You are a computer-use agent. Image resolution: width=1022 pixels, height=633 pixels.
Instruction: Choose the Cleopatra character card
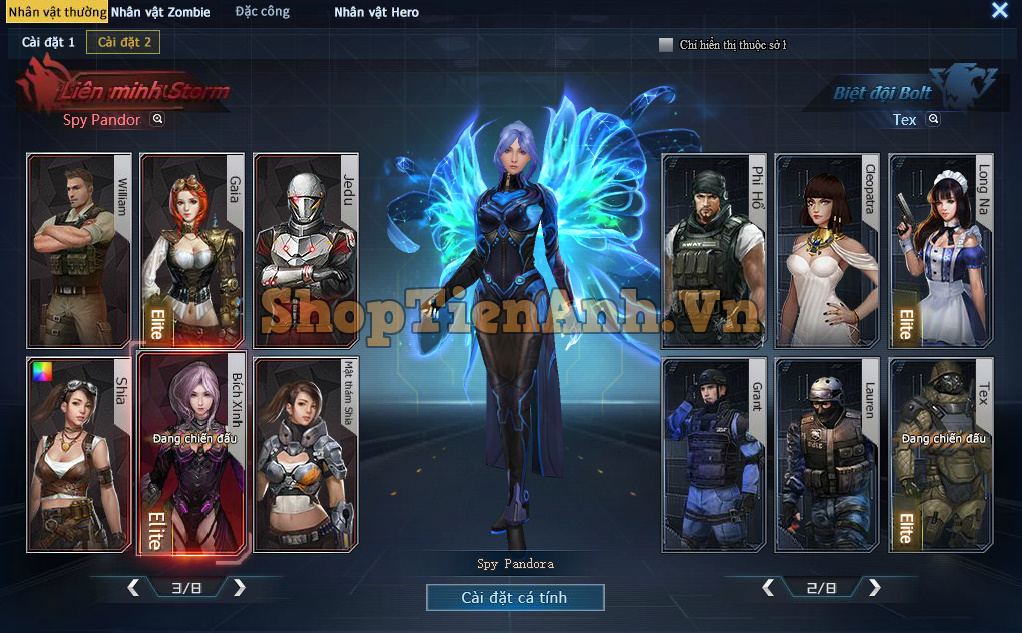(x=827, y=250)
